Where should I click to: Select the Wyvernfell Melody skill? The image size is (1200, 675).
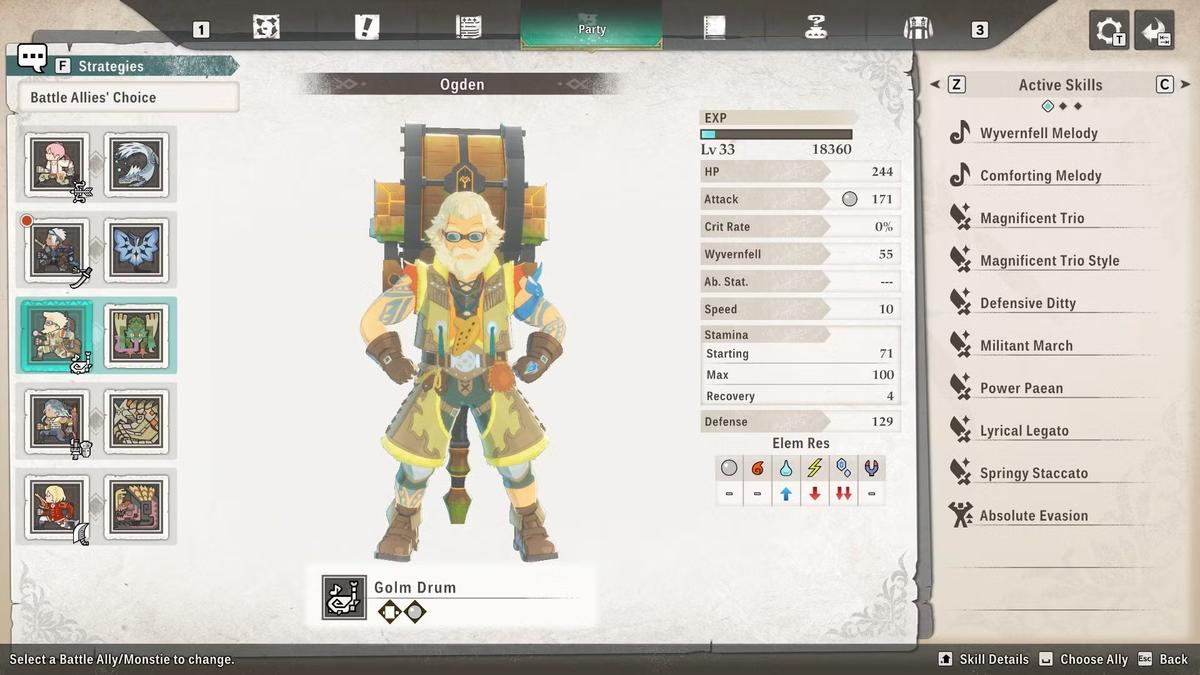pyautogui.click(x=1039, y=133)
